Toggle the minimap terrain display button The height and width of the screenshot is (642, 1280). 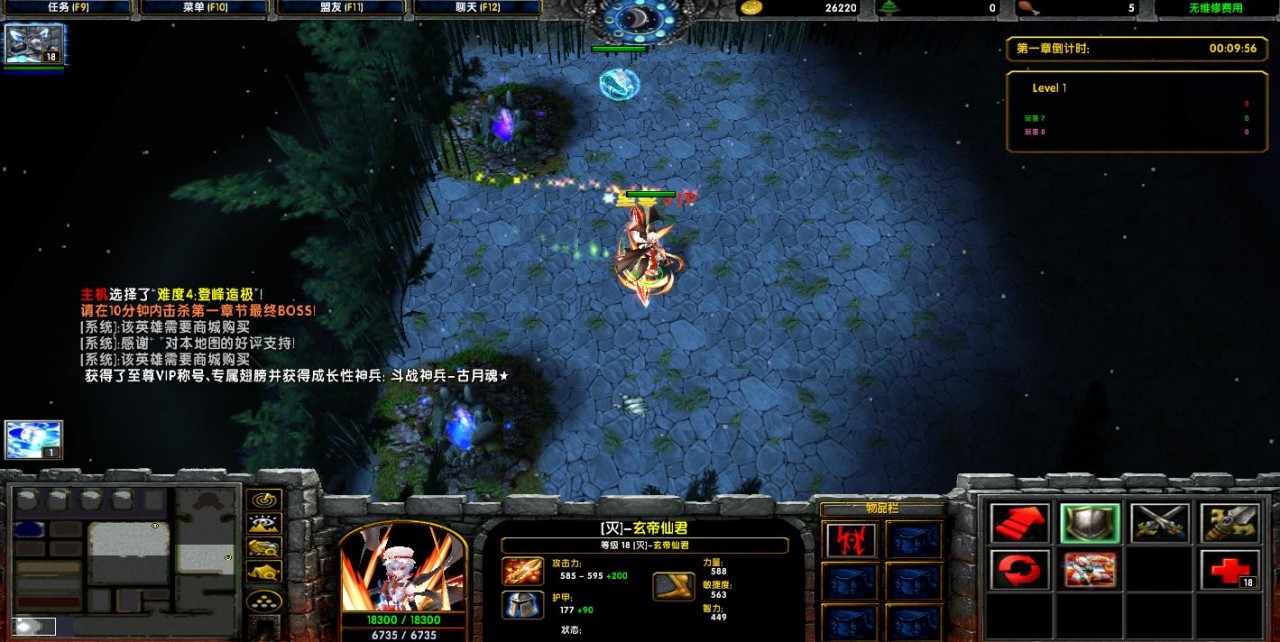pyautogui.click(x=264, y=523)
